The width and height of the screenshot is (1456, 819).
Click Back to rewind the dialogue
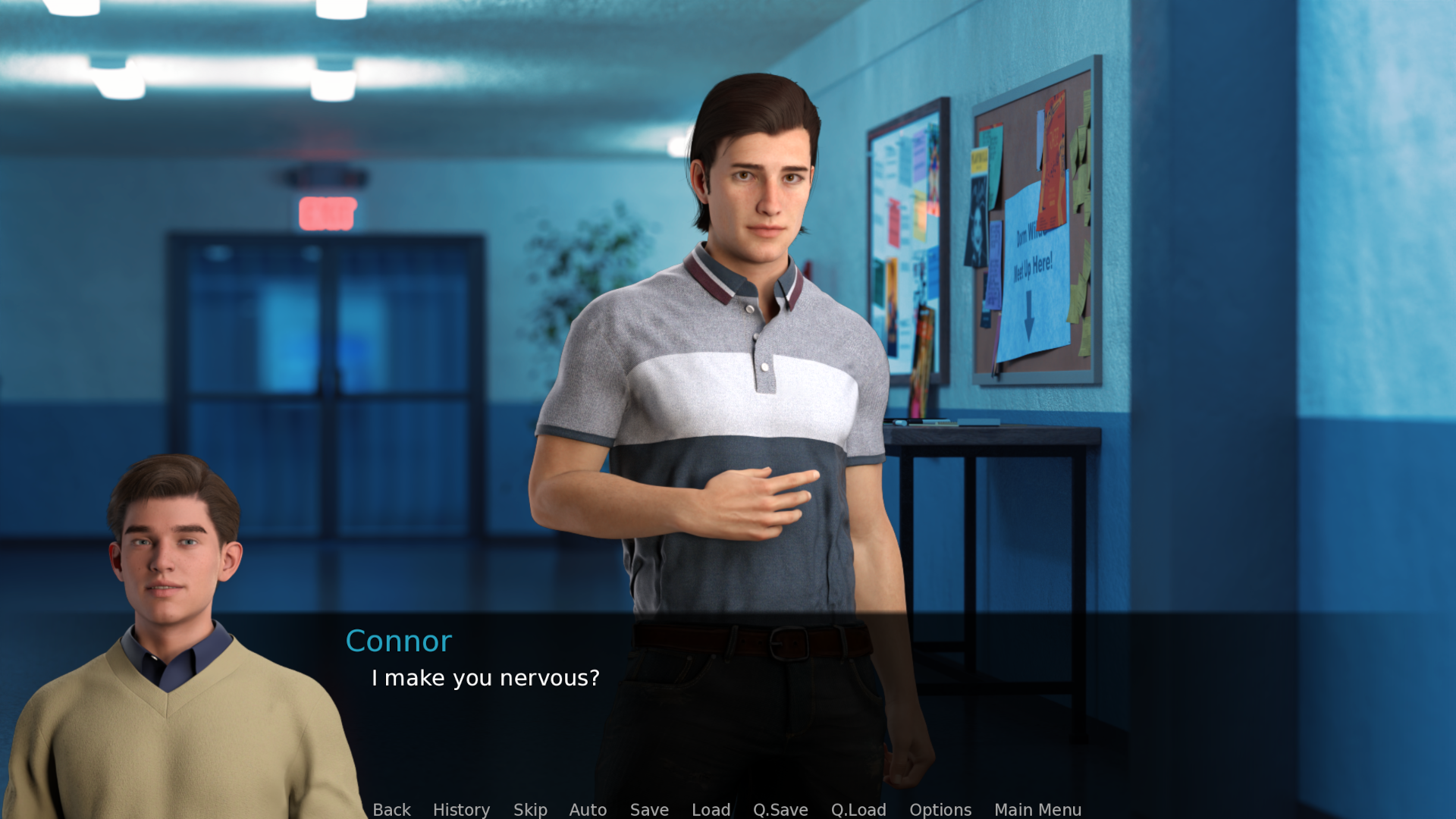coord(391,810)
